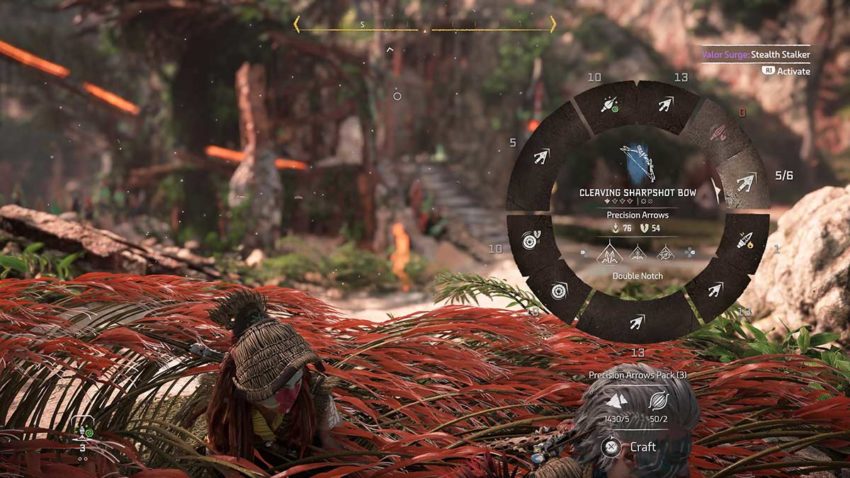Click the ridge-wood crafting resource icon
Image resolution: width=850 pixels, height=478 pixels.
click(659, 399)
